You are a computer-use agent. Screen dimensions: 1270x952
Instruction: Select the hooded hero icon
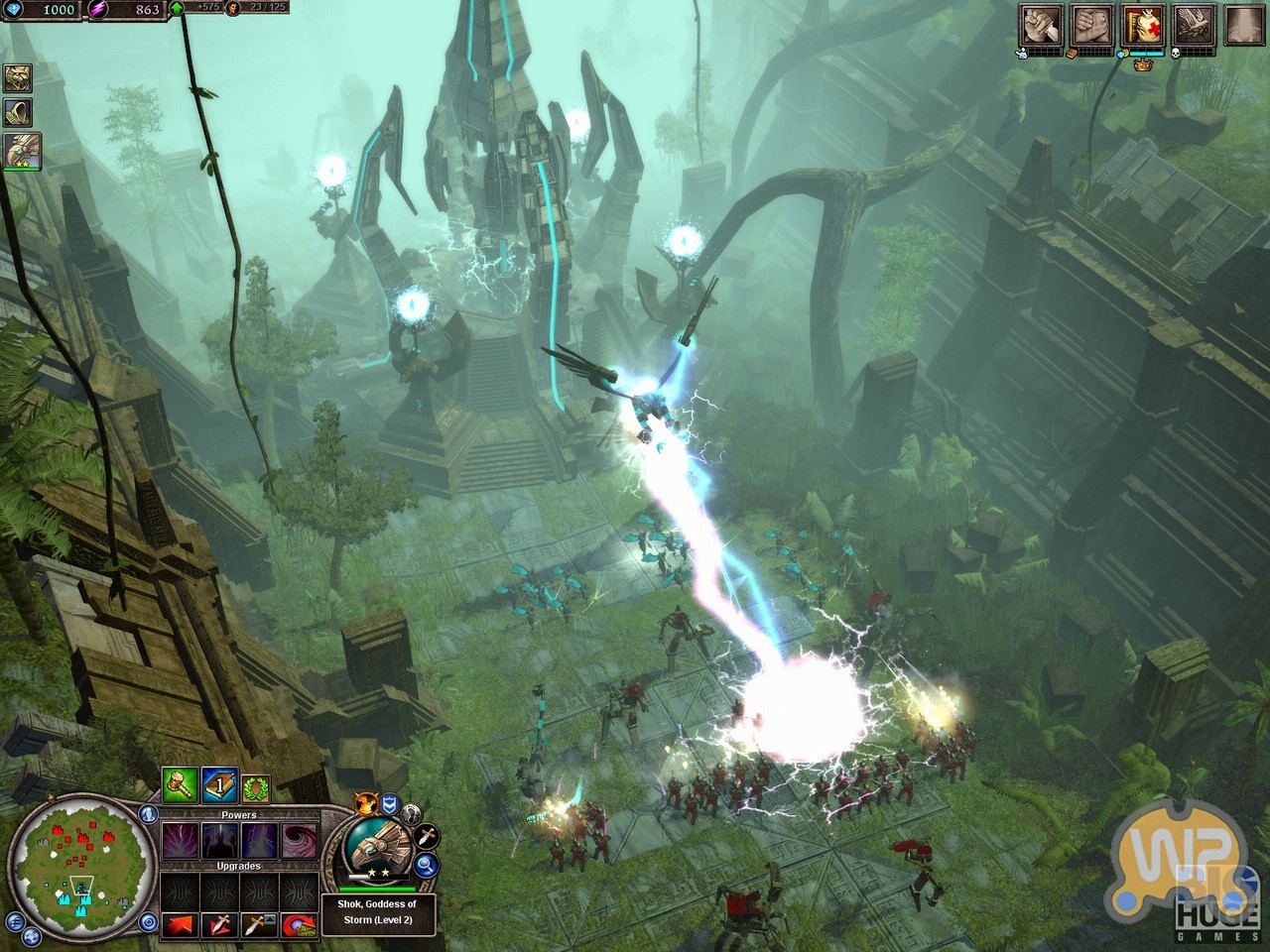(x=19, y=112)
